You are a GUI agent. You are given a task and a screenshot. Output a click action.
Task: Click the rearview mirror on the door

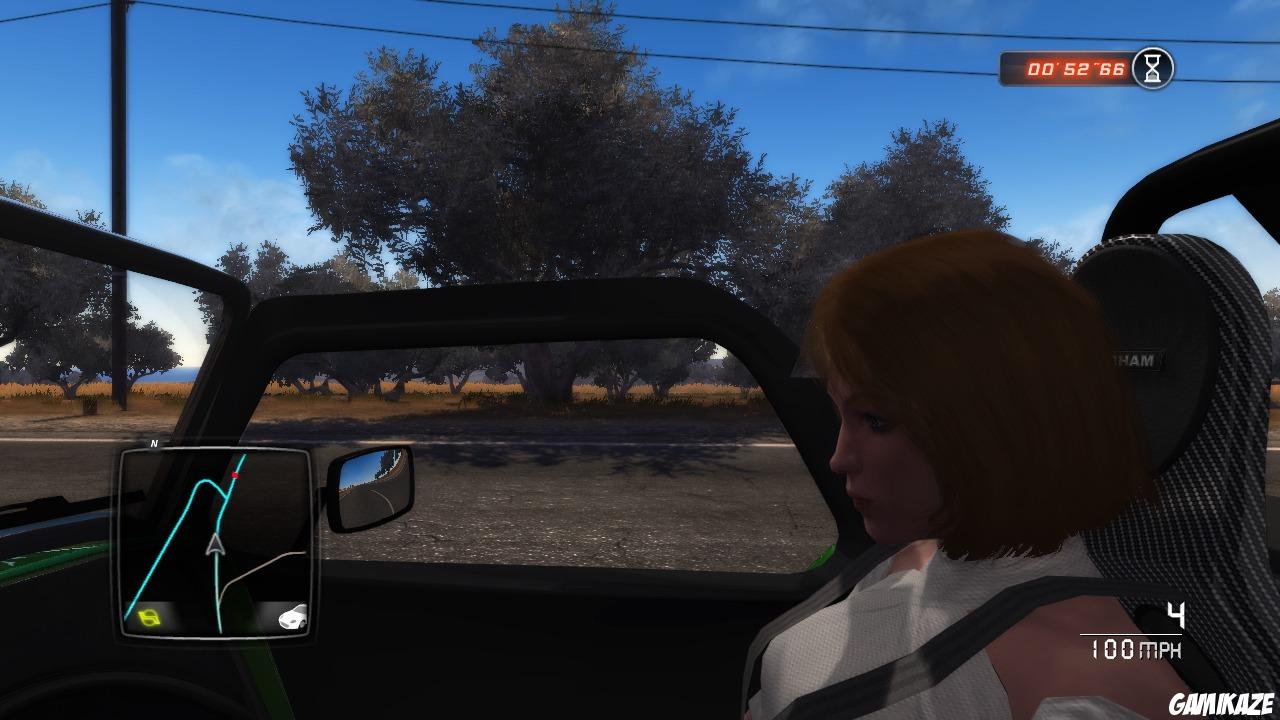pyautogui.click(x=370, y=485)
